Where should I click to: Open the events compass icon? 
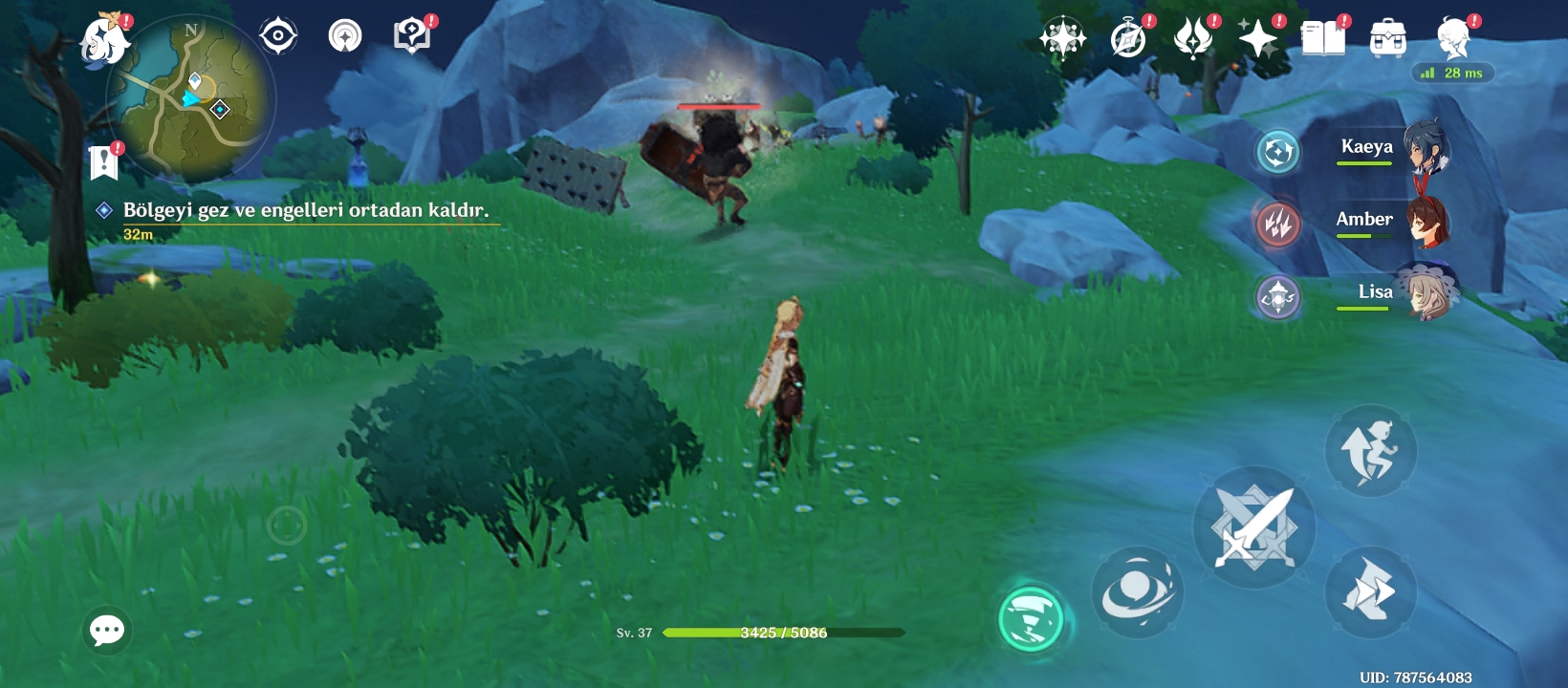pos(1128,39)
